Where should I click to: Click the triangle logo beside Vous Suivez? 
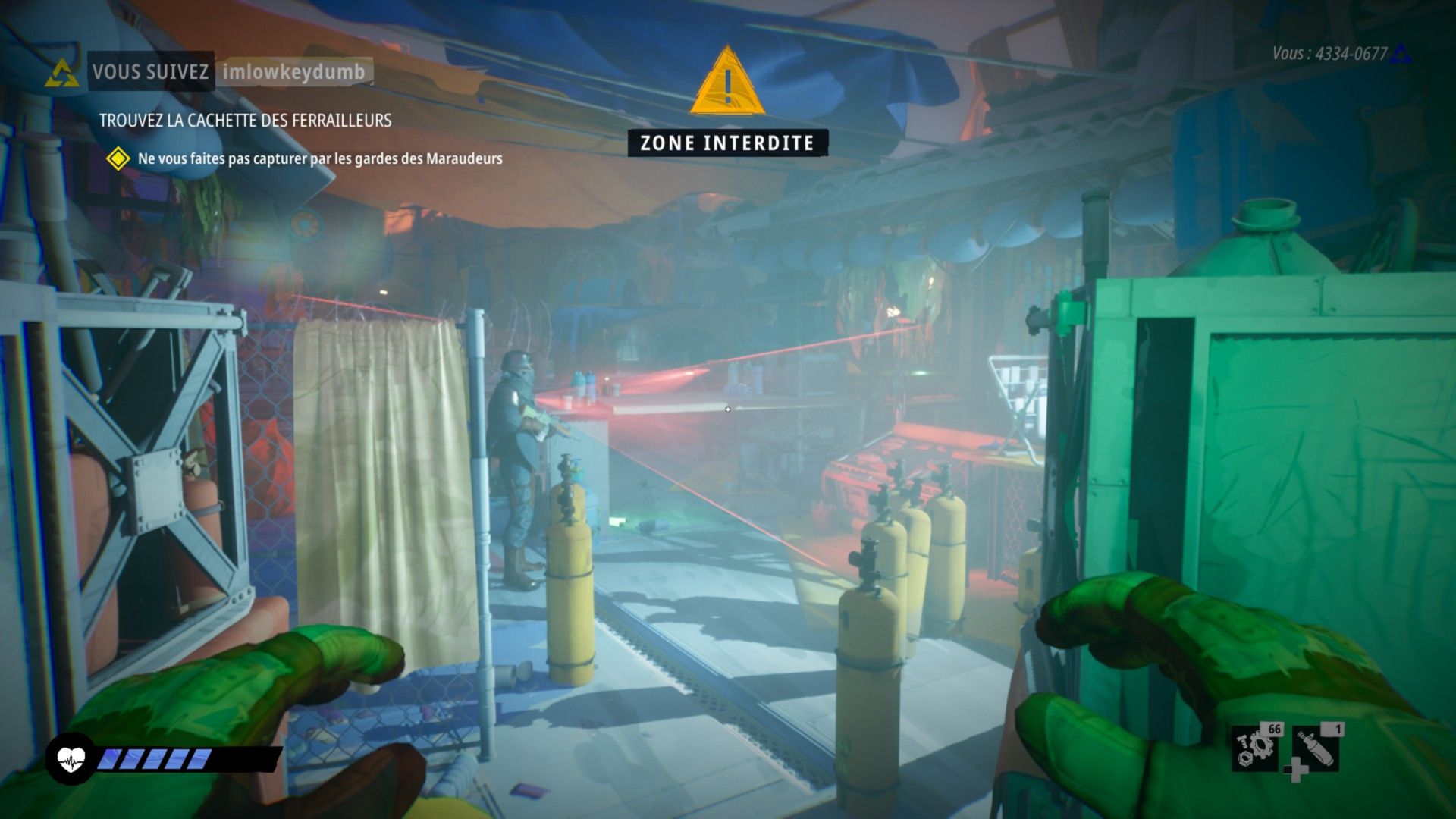[61, 73]
